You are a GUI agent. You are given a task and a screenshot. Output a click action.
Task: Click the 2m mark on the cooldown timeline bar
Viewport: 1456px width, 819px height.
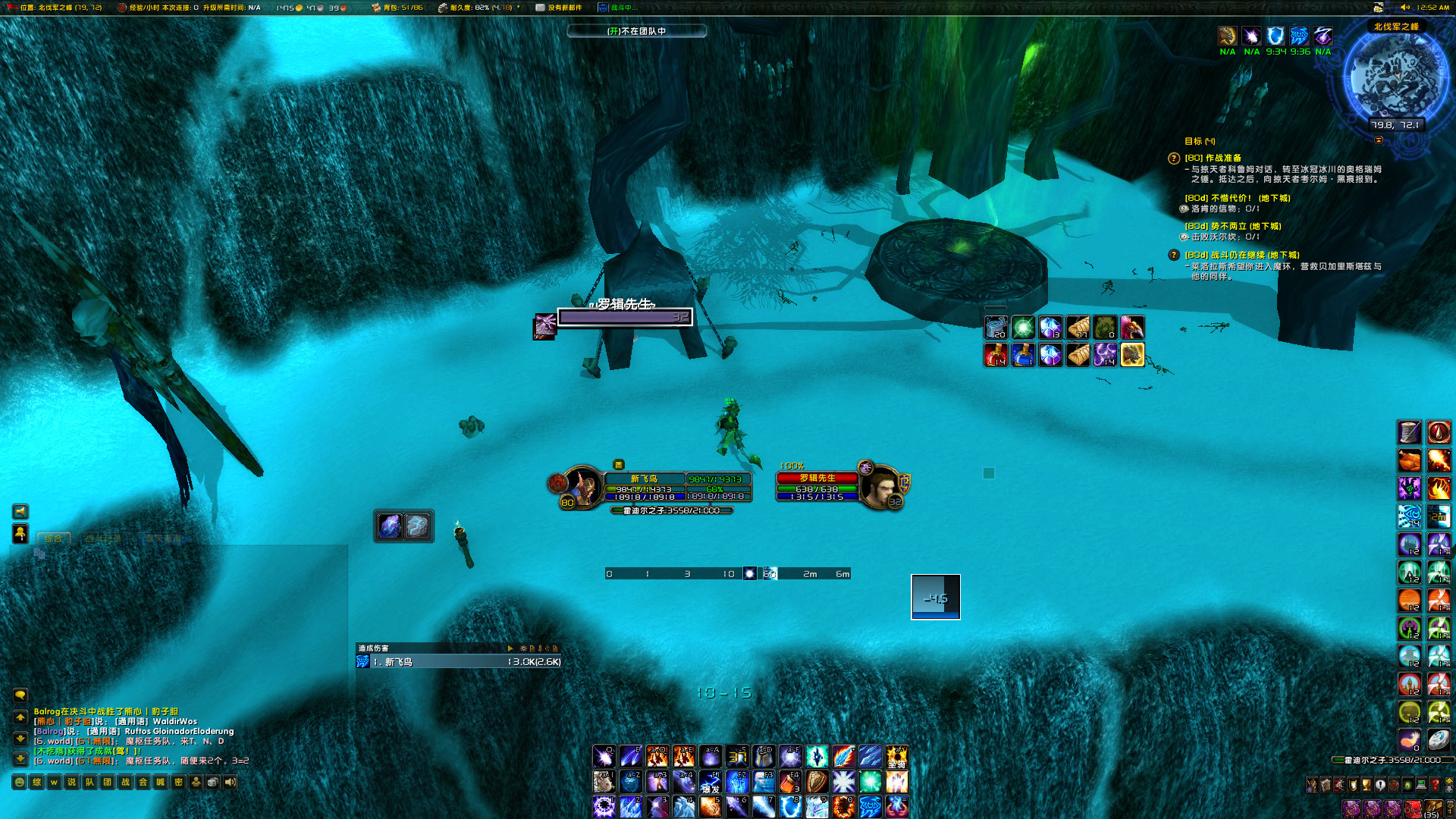[808, 574]
